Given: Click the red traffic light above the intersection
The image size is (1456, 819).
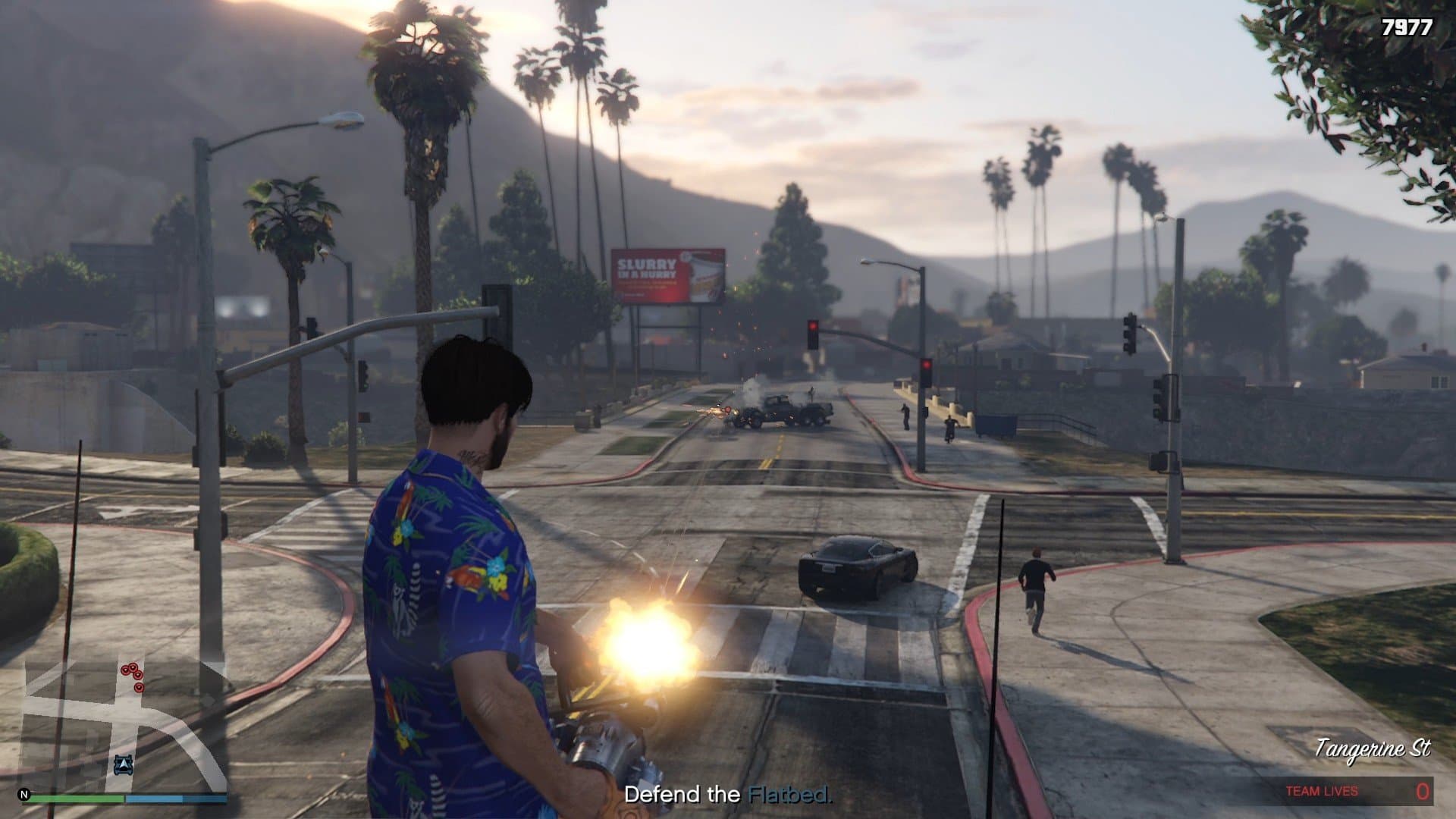Looking at the screenshot, I should (813, 327).
